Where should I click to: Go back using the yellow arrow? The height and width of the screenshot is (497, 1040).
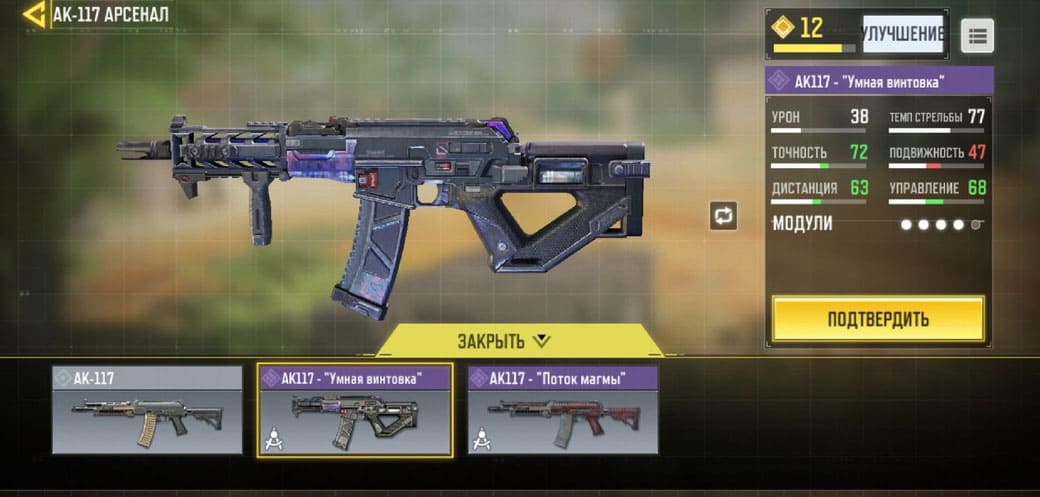pyautogui.click(x=34, y=14)
